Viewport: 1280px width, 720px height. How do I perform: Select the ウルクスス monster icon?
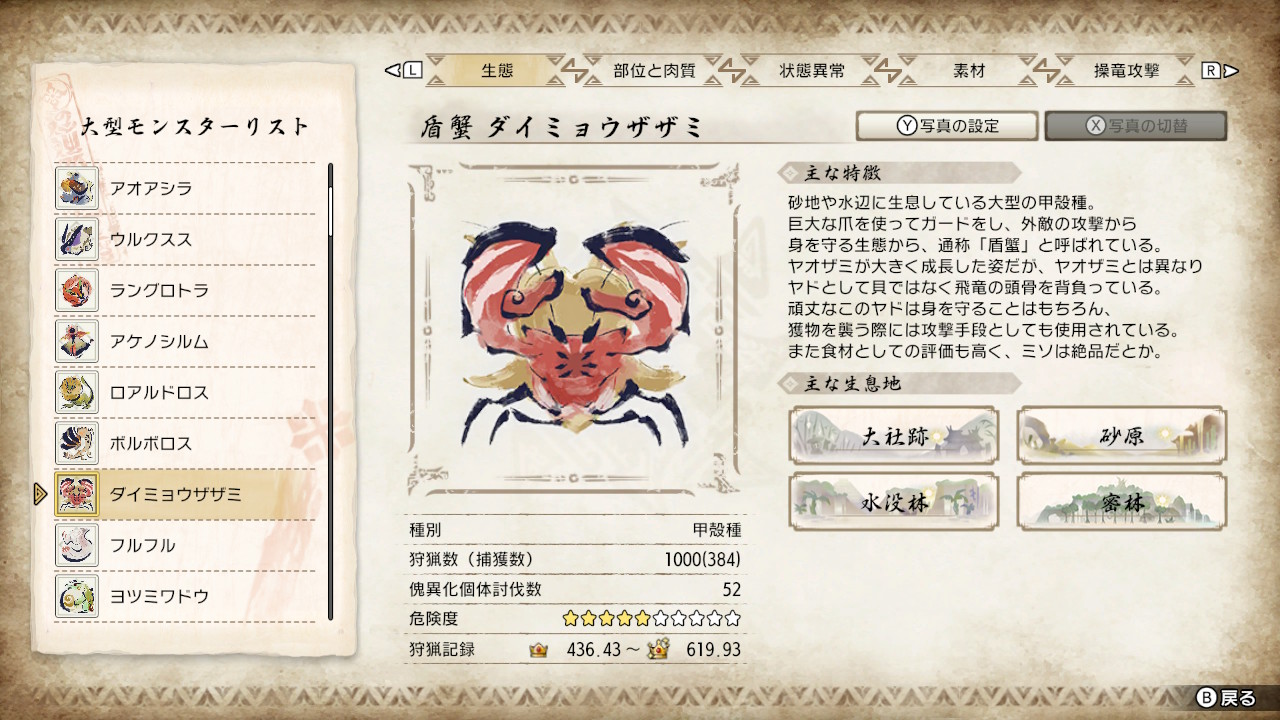pos(76,238)
